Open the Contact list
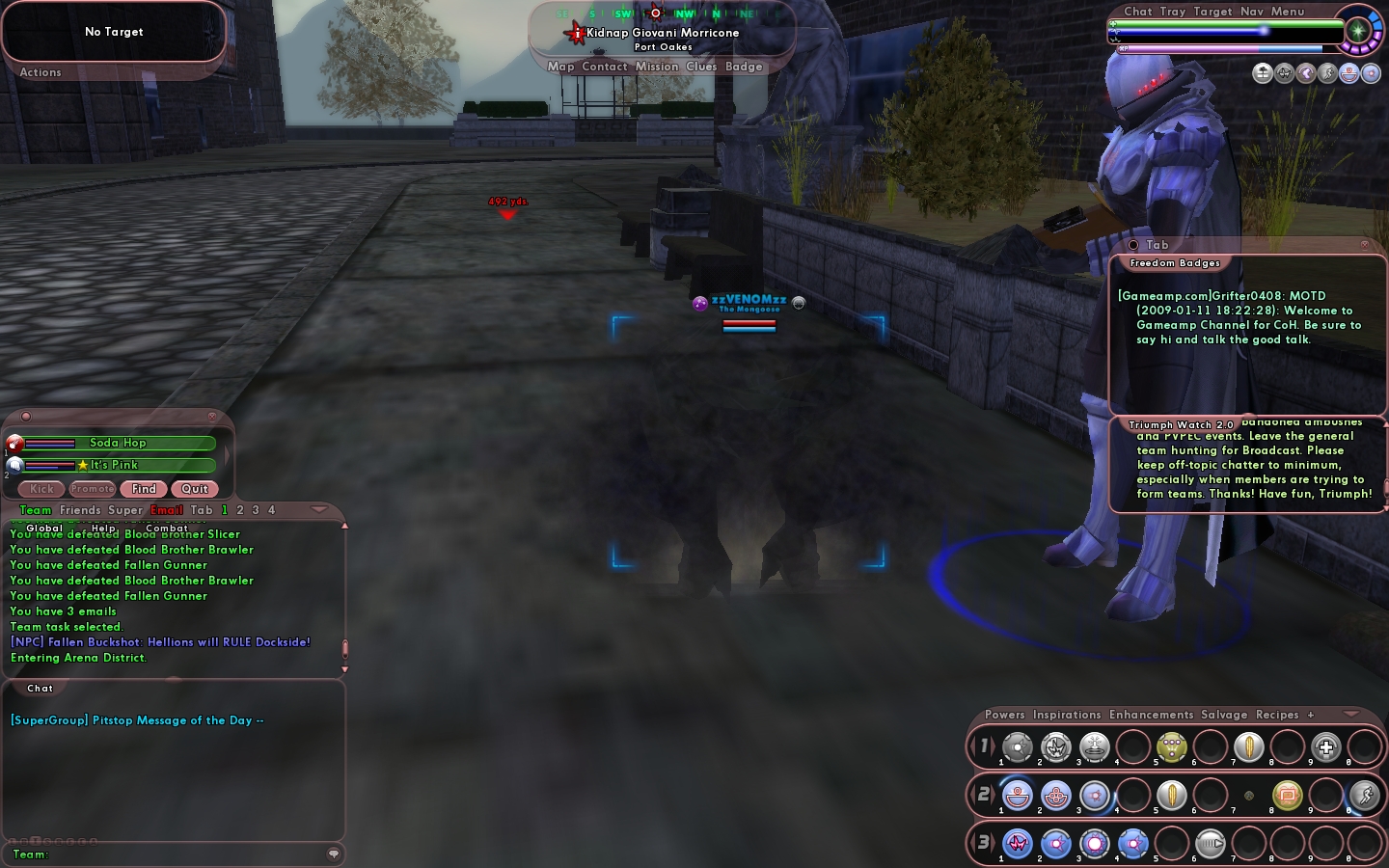This screenshot has height=868, width=1389. (x=605, y=67)
